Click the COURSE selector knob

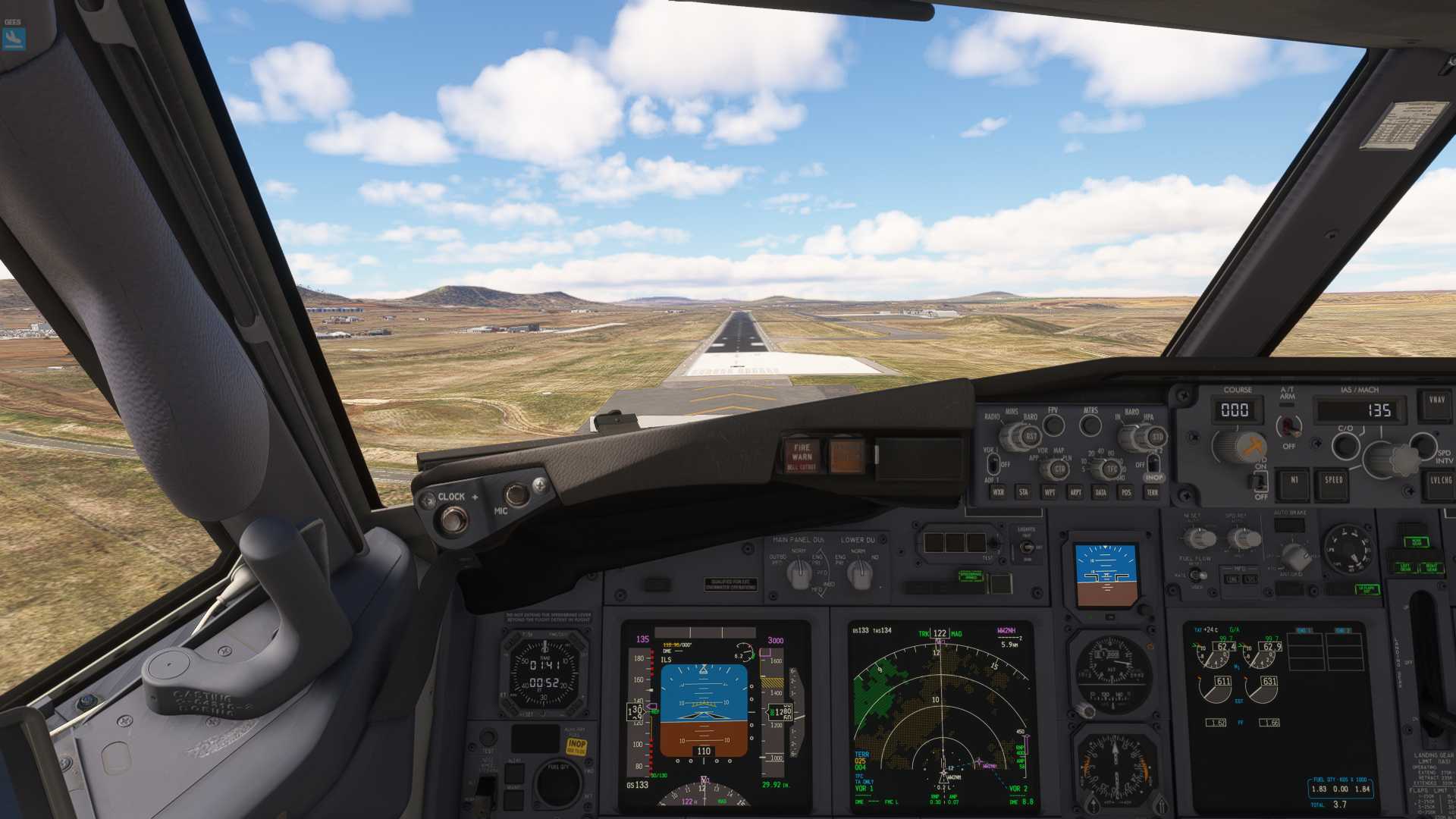tap(1238, 446)
